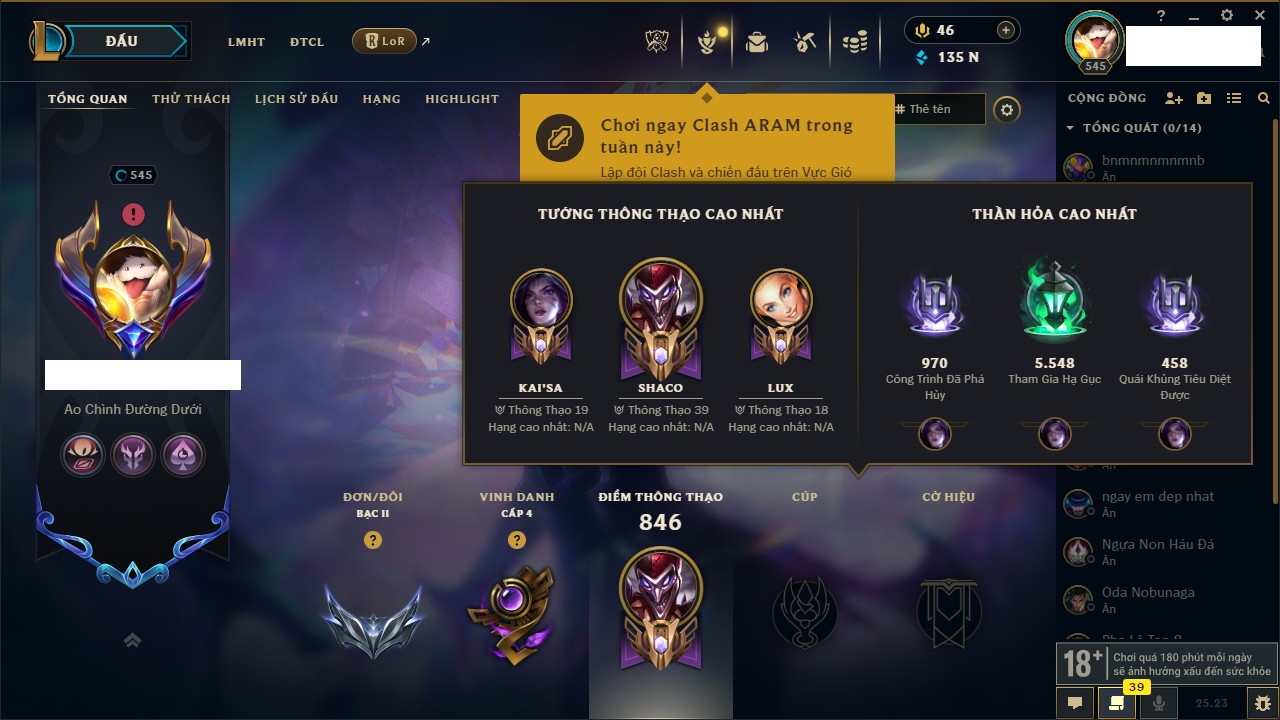Start a match with the ĐẤU button

tap(121, 41)
